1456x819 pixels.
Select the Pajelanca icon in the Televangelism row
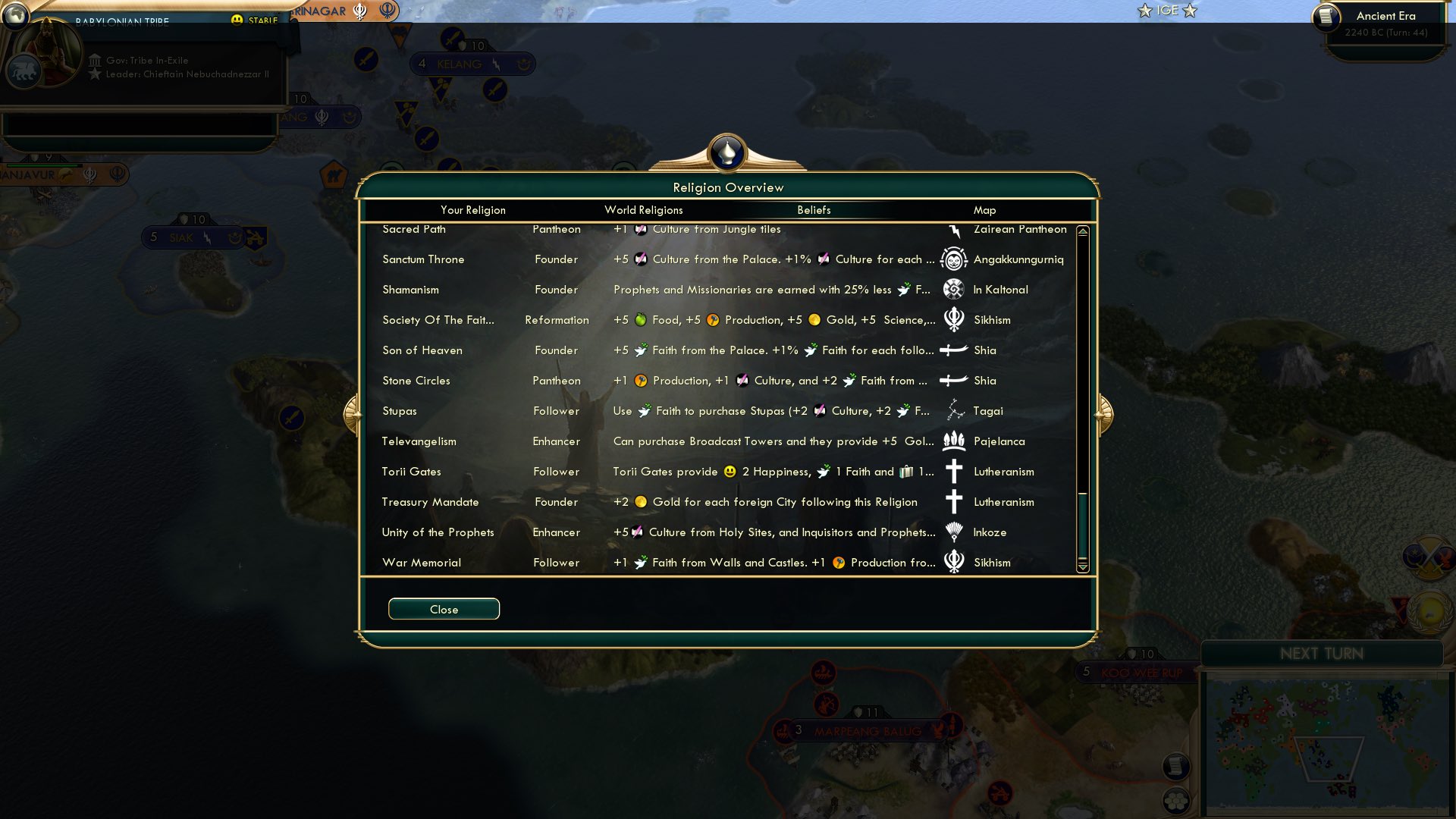coord(953,441)
